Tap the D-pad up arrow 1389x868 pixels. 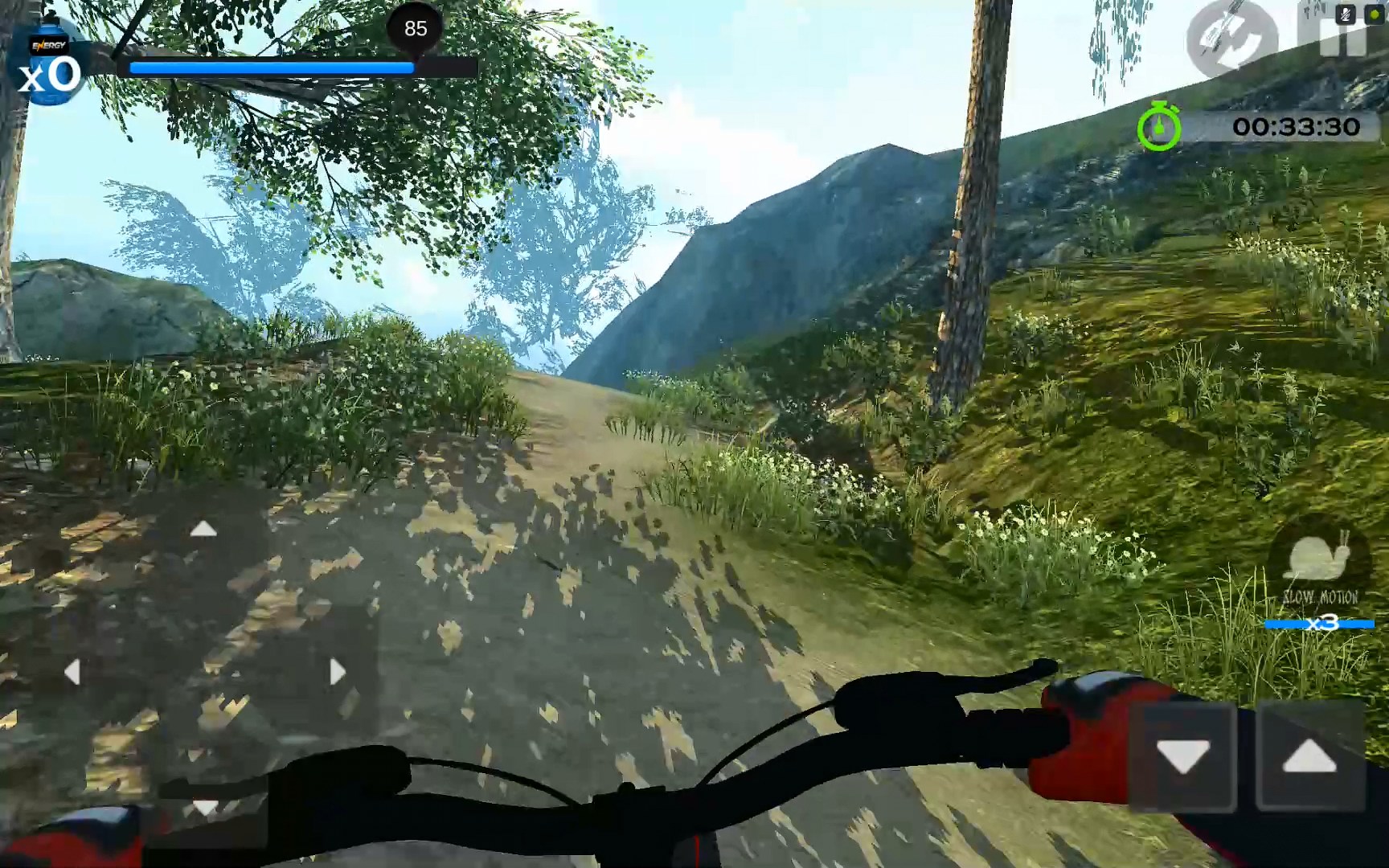[x=203, y=529]
